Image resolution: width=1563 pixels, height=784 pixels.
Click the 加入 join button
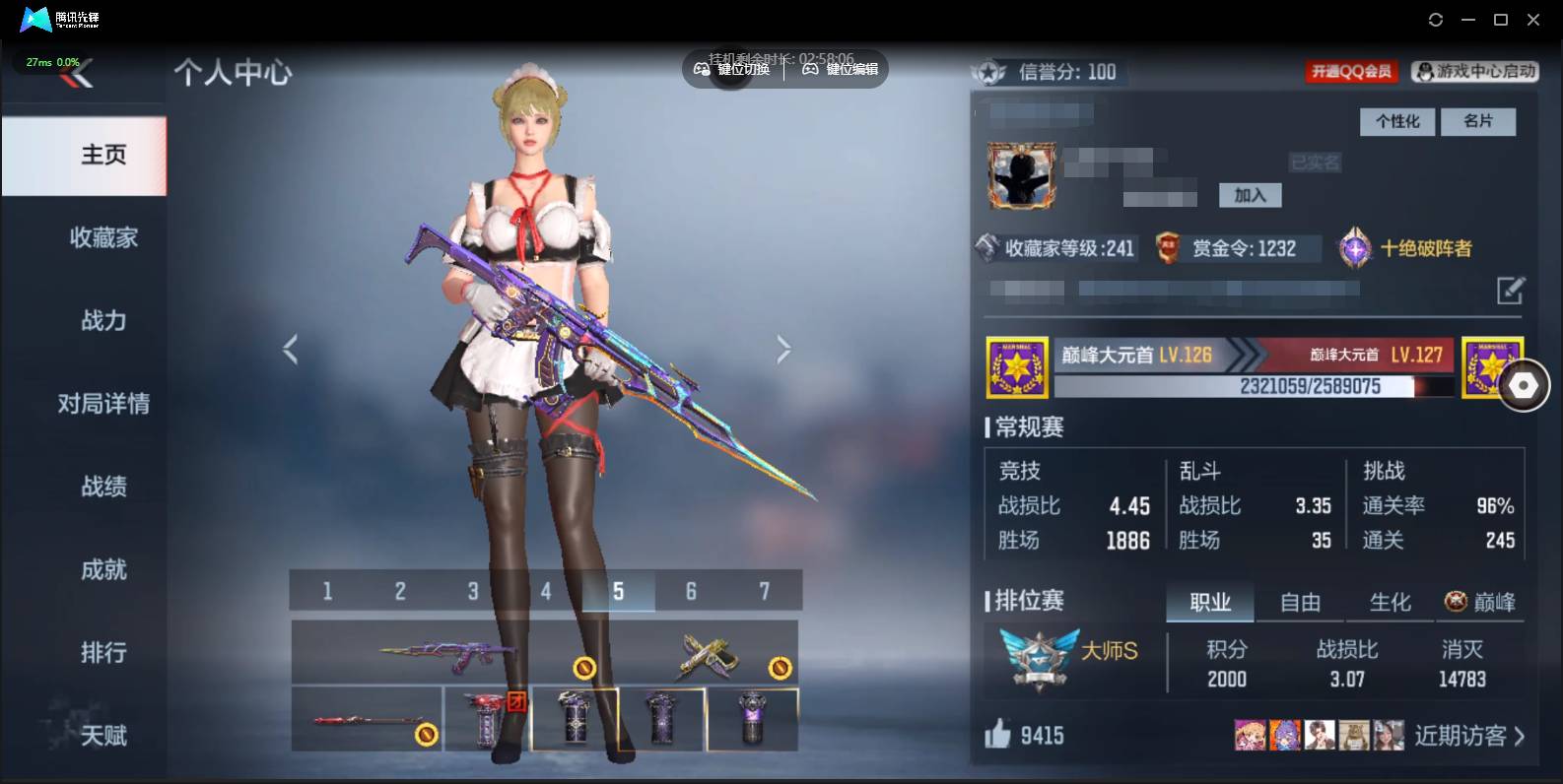[1250, 195]
